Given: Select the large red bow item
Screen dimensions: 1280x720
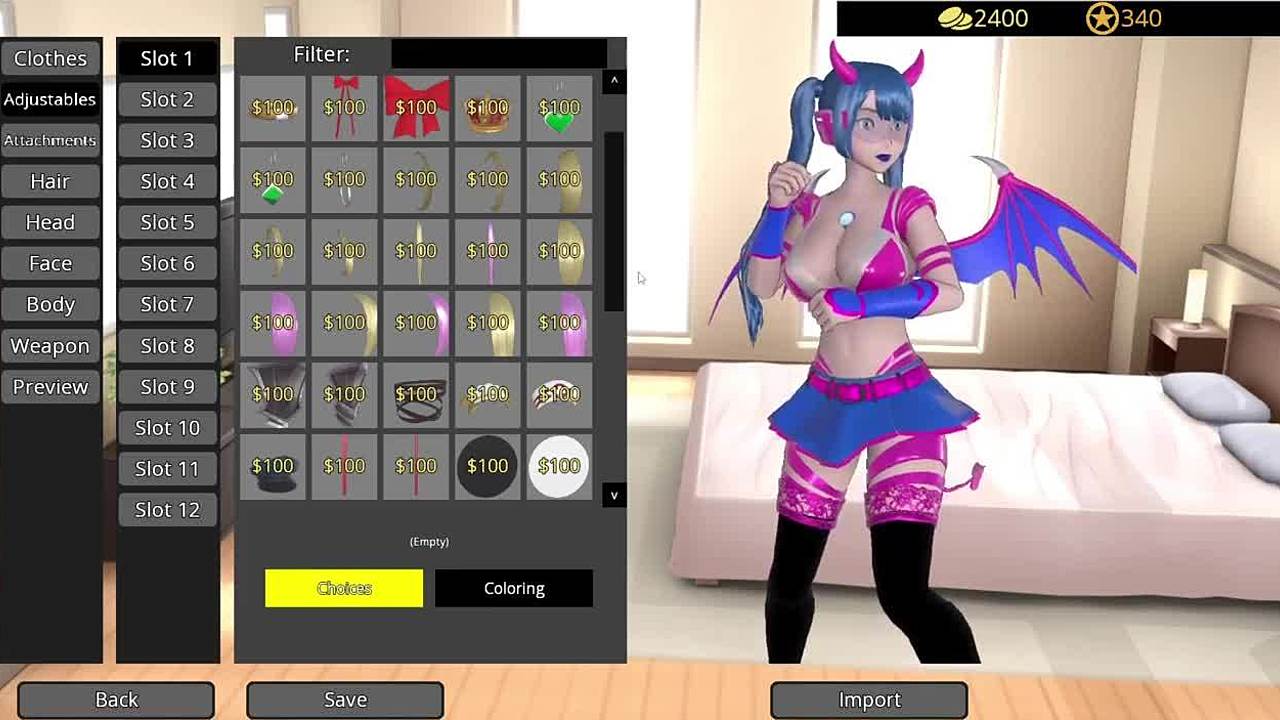Looking at the screenshot, I should 416,107.
